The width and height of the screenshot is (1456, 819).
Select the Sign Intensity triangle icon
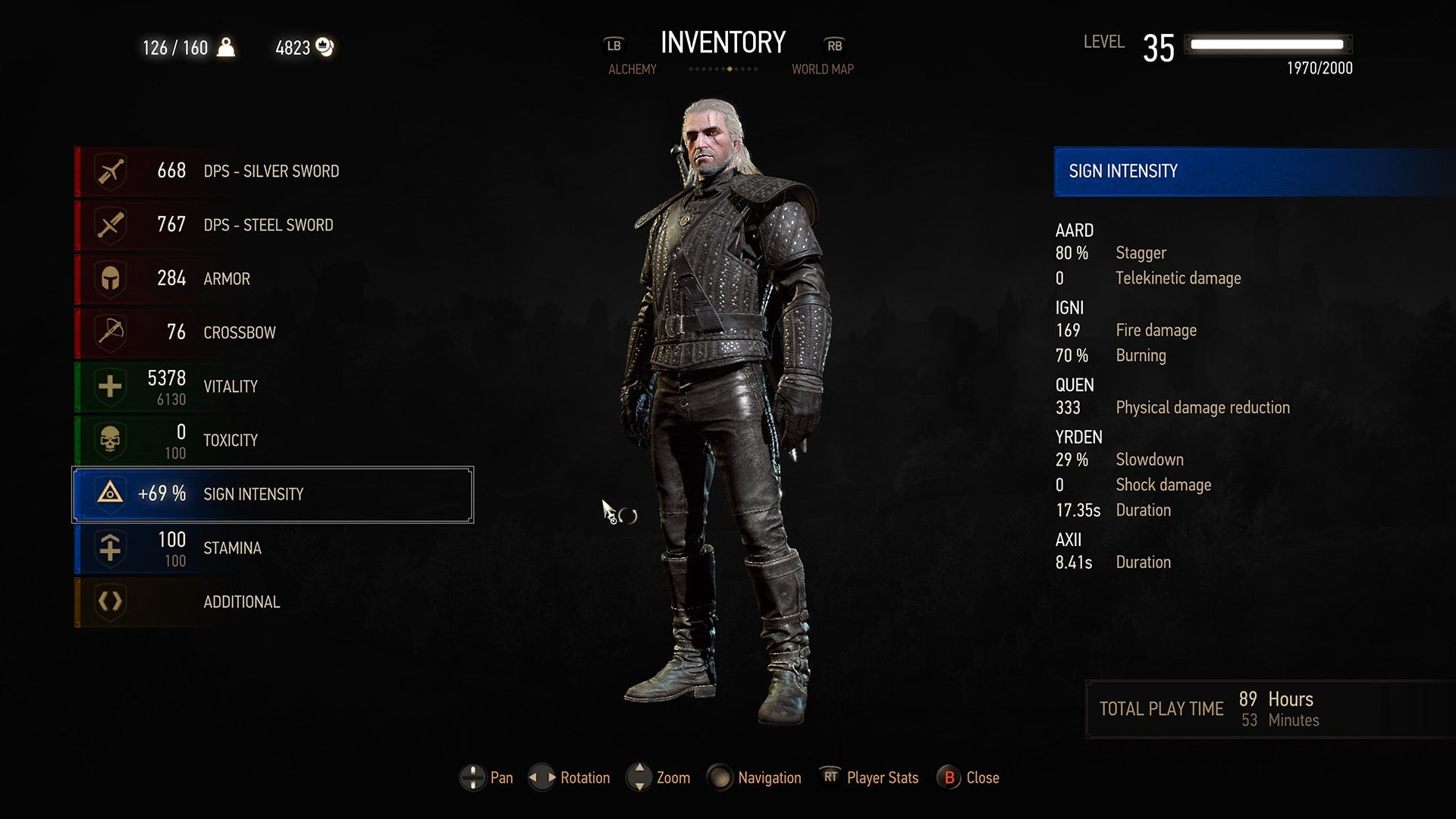point(108,494)
